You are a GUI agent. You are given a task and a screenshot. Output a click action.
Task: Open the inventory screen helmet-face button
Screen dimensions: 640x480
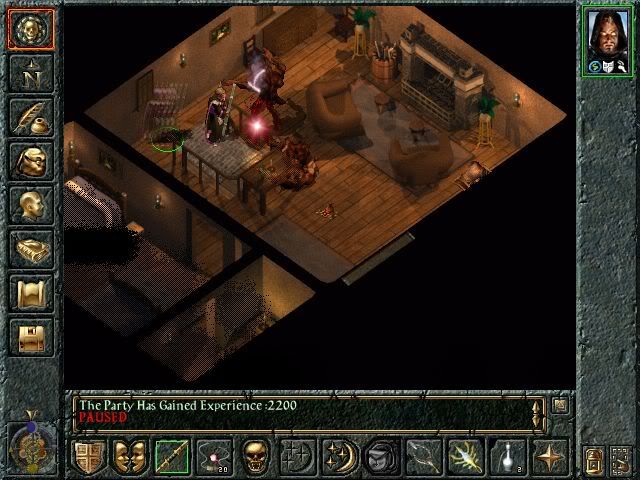[31, 162]
